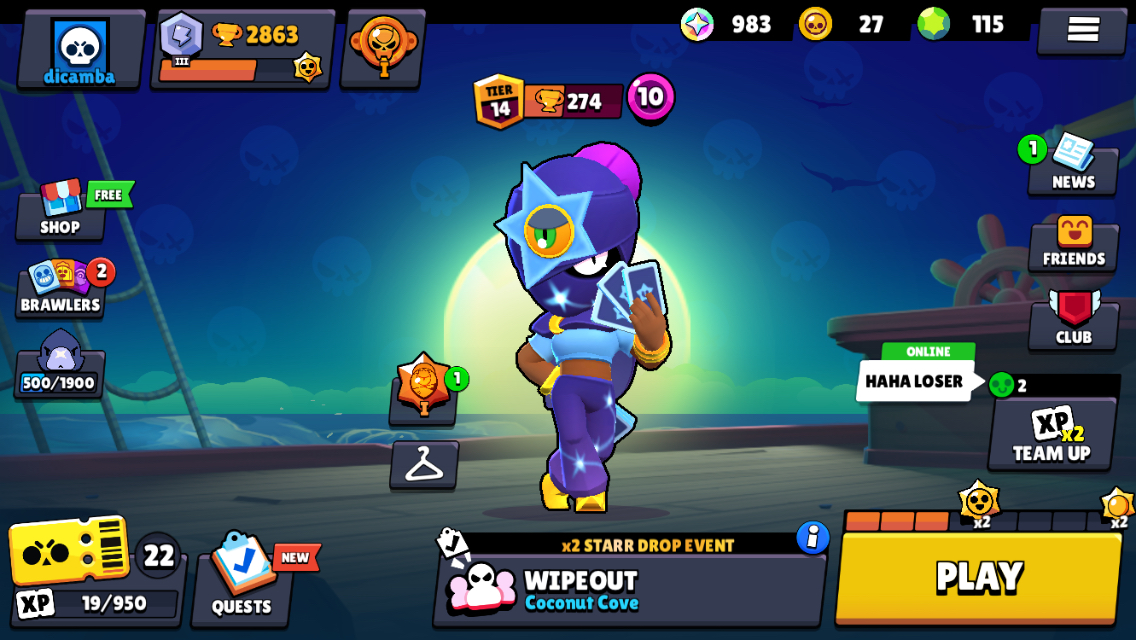Open the Shop
This screenshot has width=1136, height=640.
point(60,211)
